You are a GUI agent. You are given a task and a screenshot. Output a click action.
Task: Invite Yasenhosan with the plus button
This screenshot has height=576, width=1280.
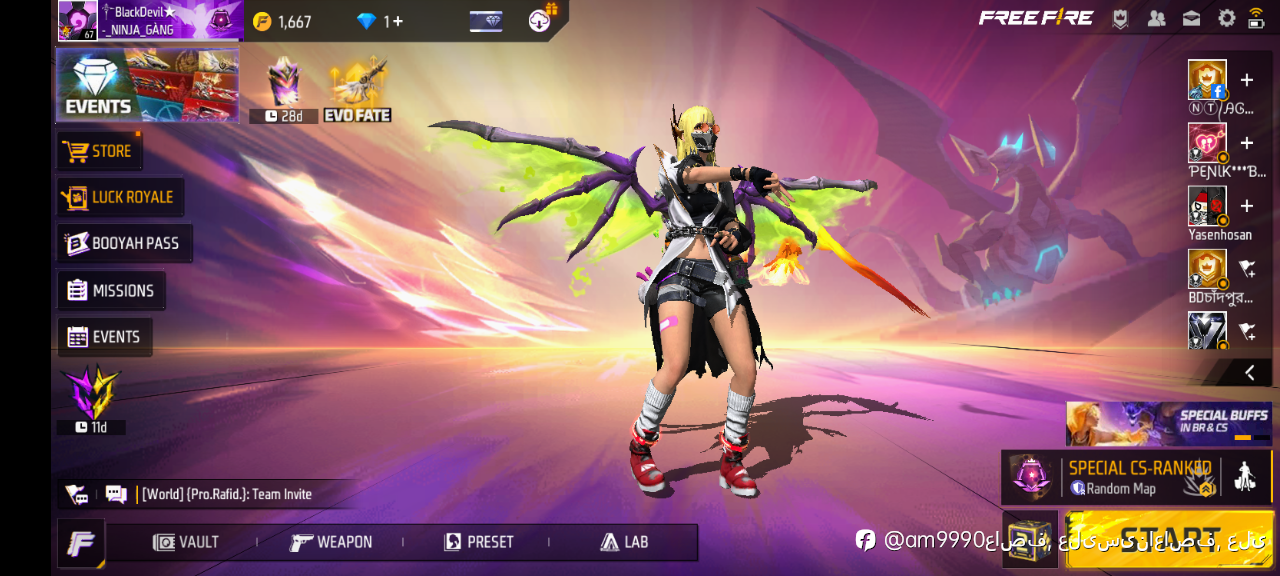click(1247, 206)
